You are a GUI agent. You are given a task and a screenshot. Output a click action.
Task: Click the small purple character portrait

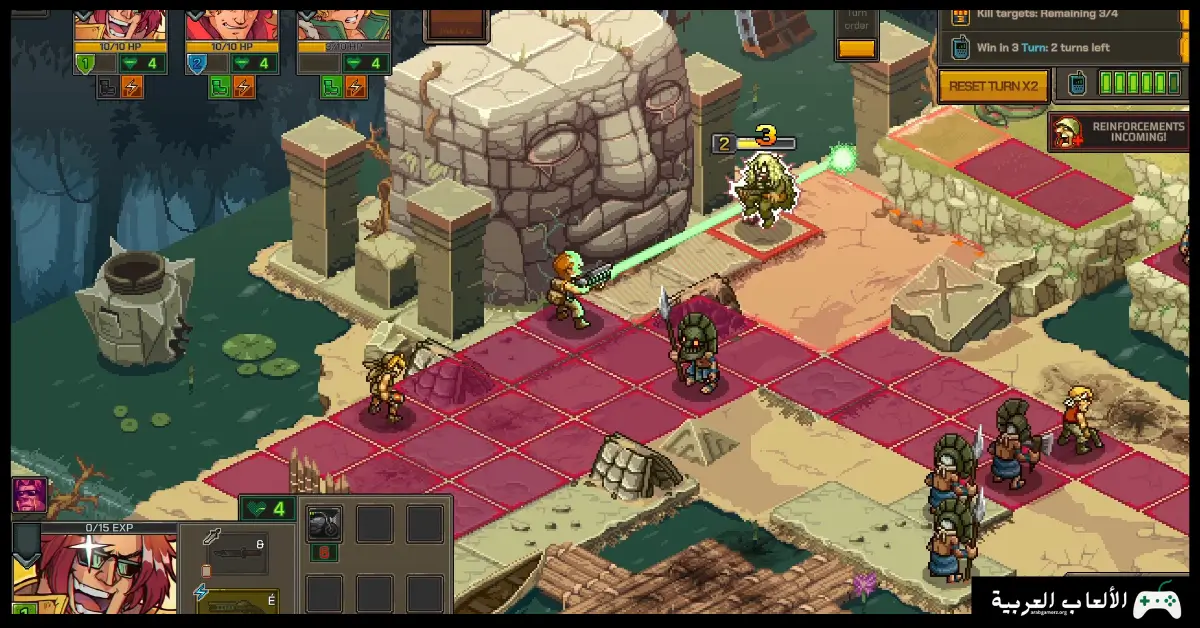(29, 495)
